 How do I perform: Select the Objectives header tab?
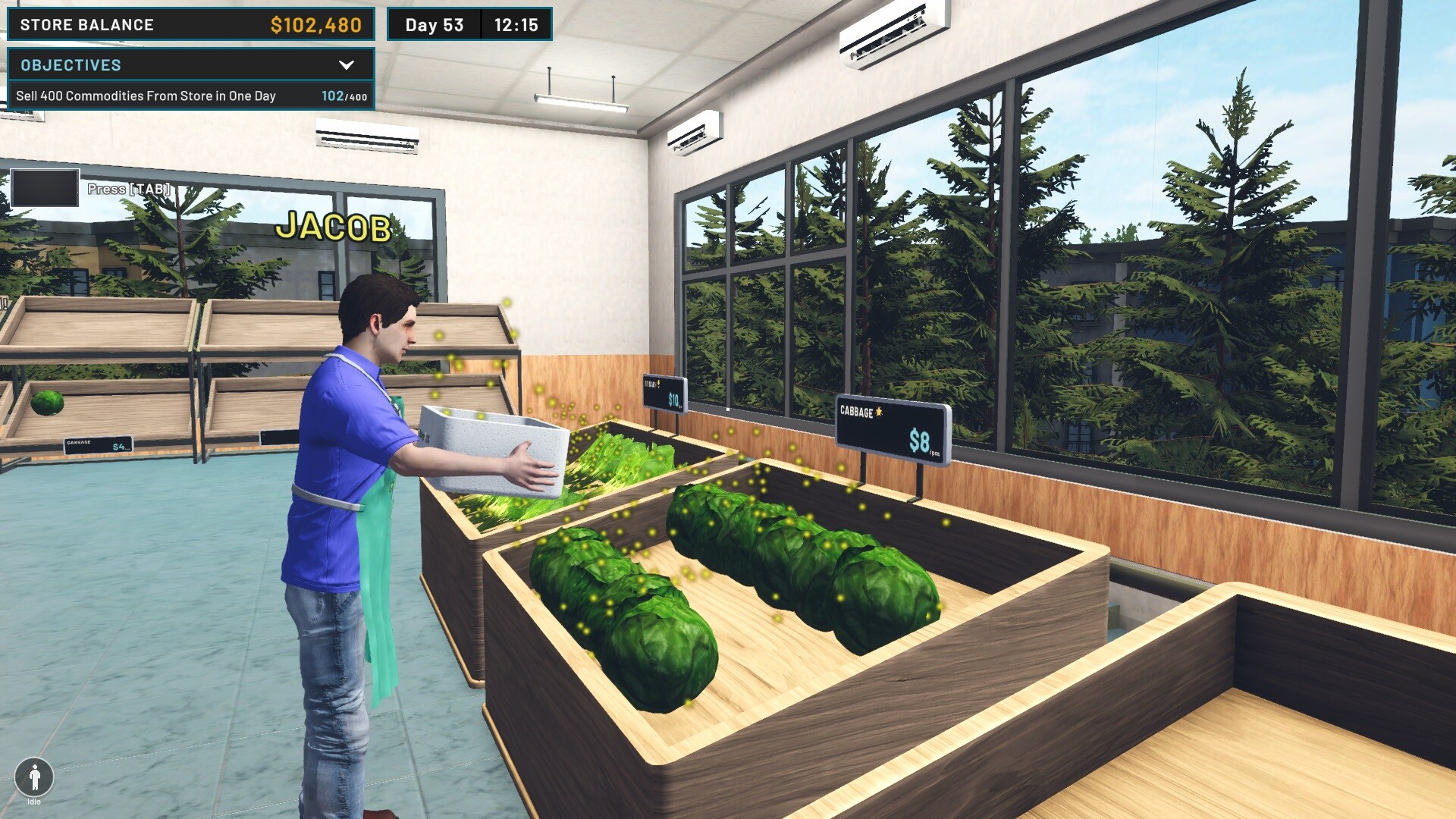pyautogui.click(x=70, y=65)
